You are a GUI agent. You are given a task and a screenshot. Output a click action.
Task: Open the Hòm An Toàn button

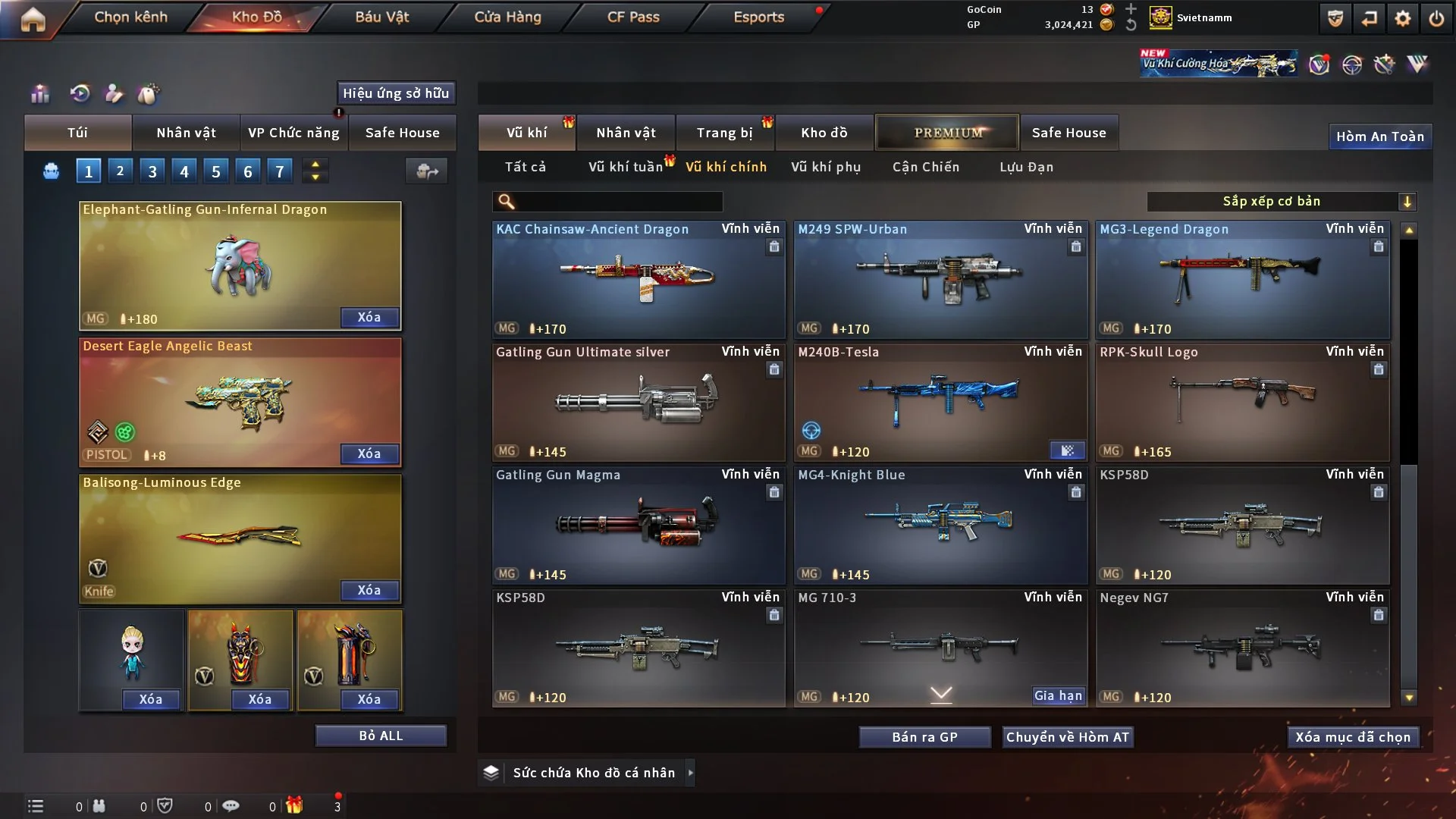1379,136
